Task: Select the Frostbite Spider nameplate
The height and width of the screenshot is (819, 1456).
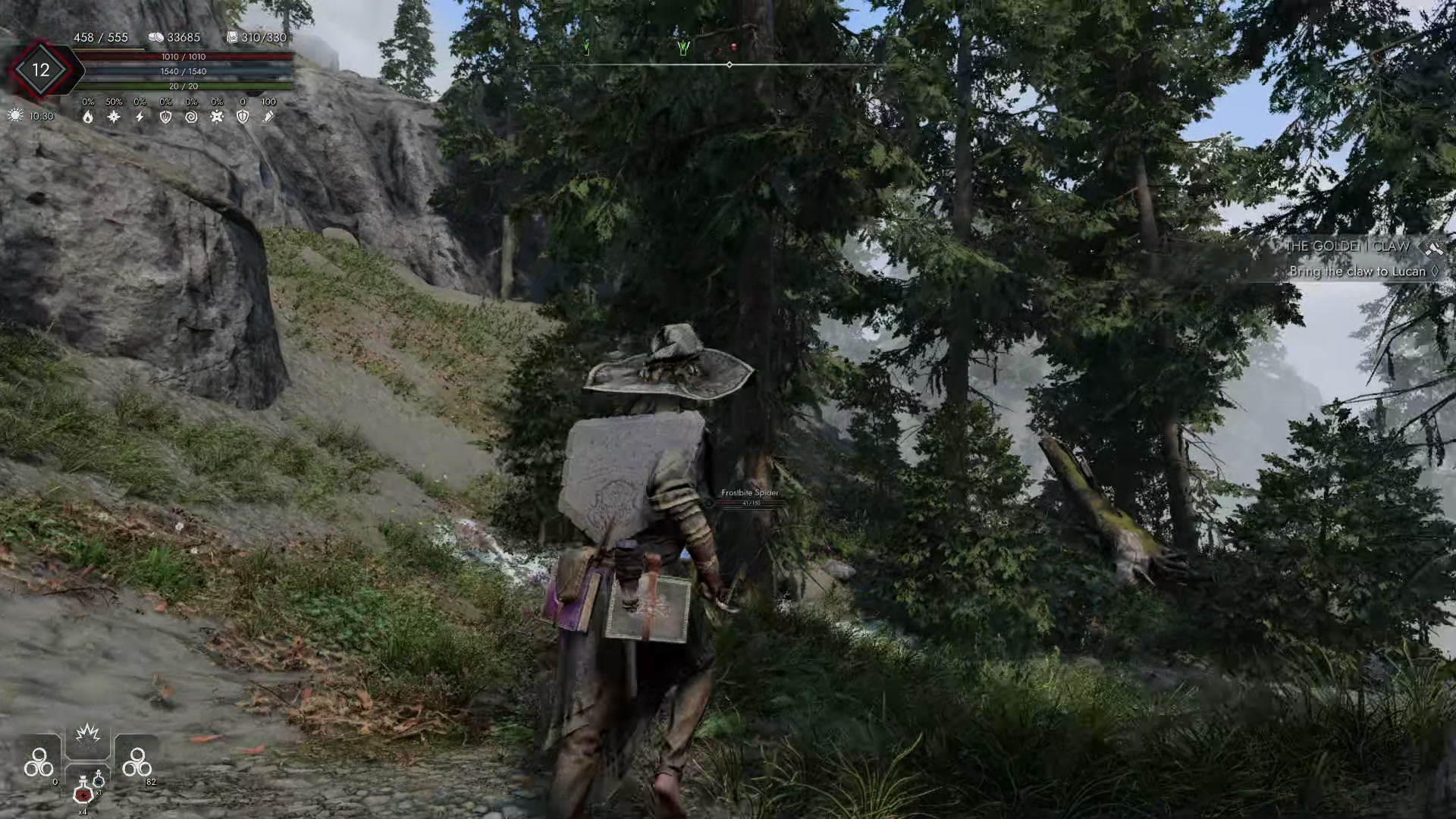Action: 749,492
